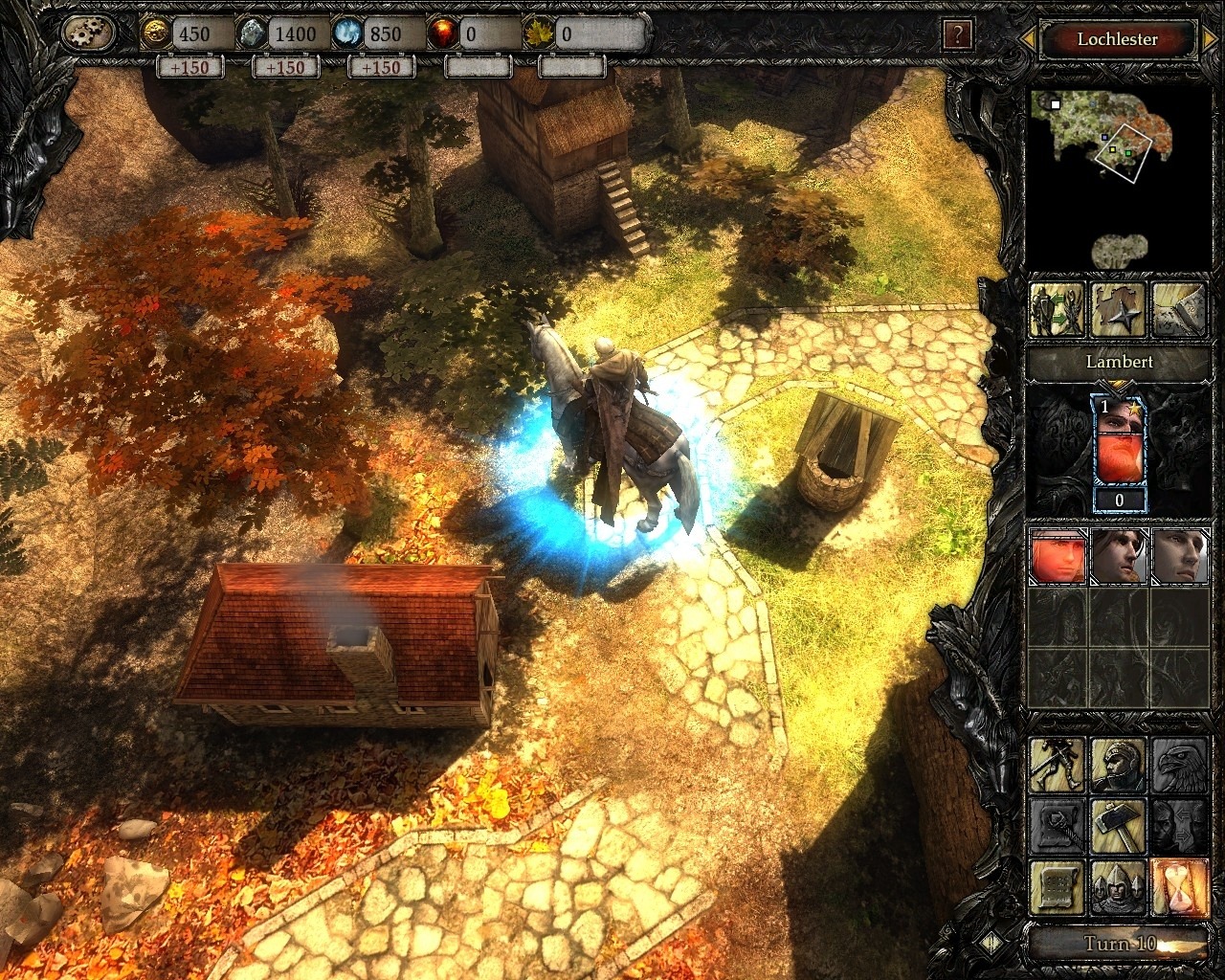Choose the red-tinted hero portrait in roster

(1058, 556)
